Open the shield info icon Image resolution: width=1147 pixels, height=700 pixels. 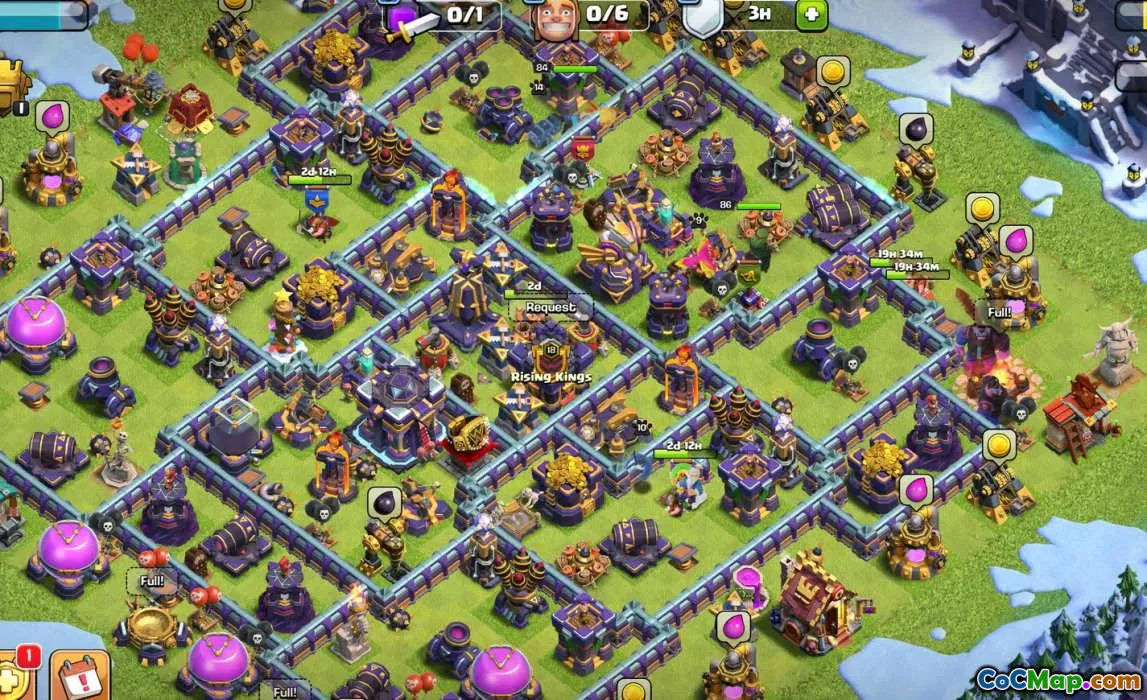click(x=704, y=16)
